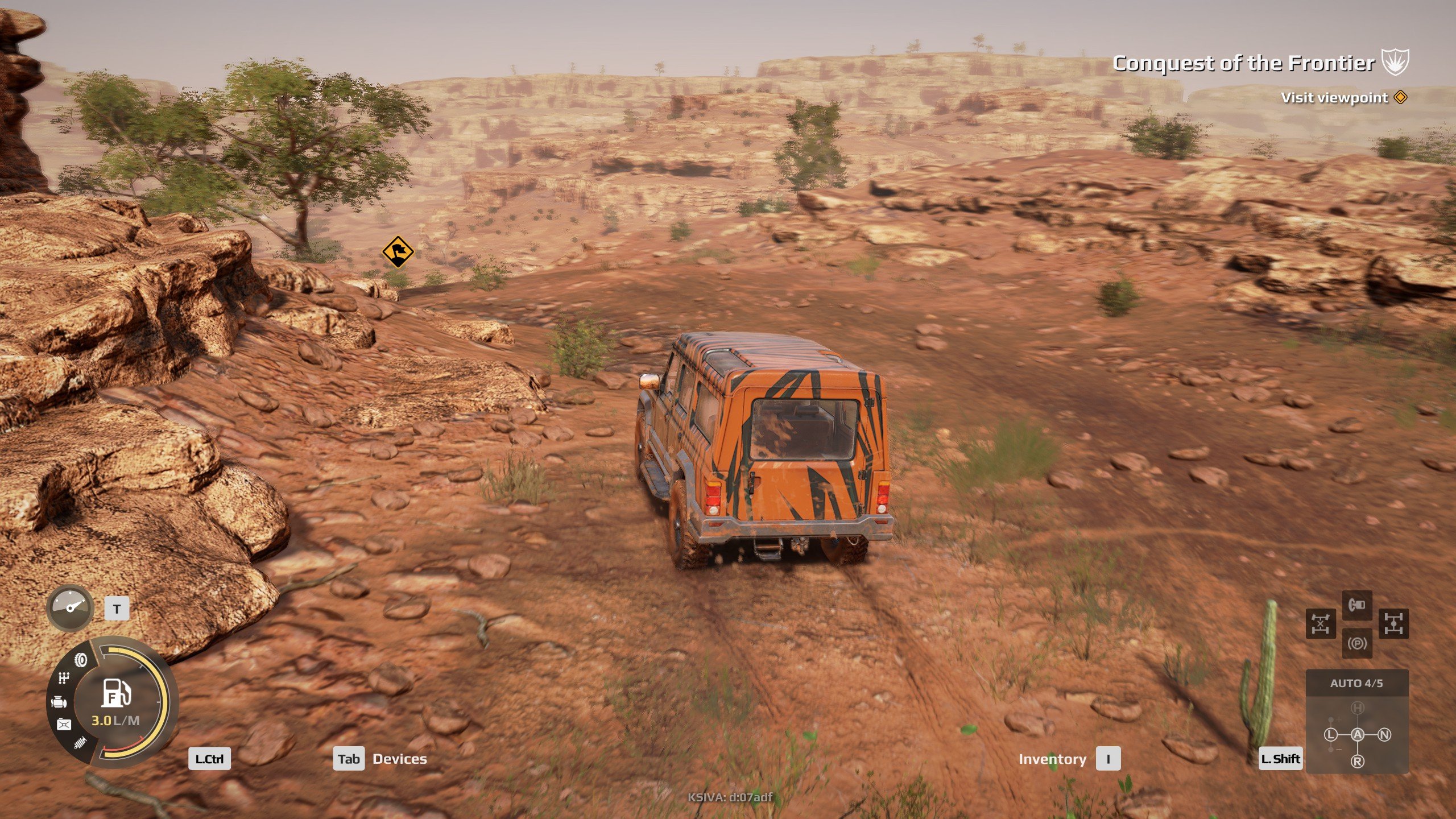This screenshot has height=819, width=1456.
Task: Shift the gearbox to L low gear
Action: (1330, 735)
